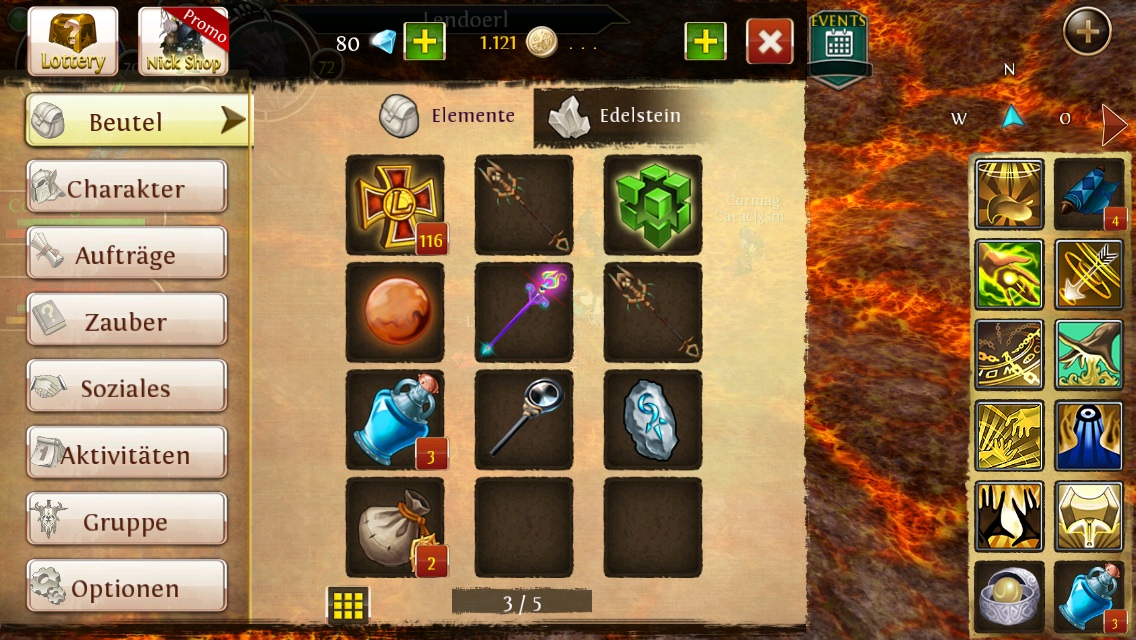The image size is (1136, 640).
Task: Open the Soziales menu
Action: click(126, 388)
